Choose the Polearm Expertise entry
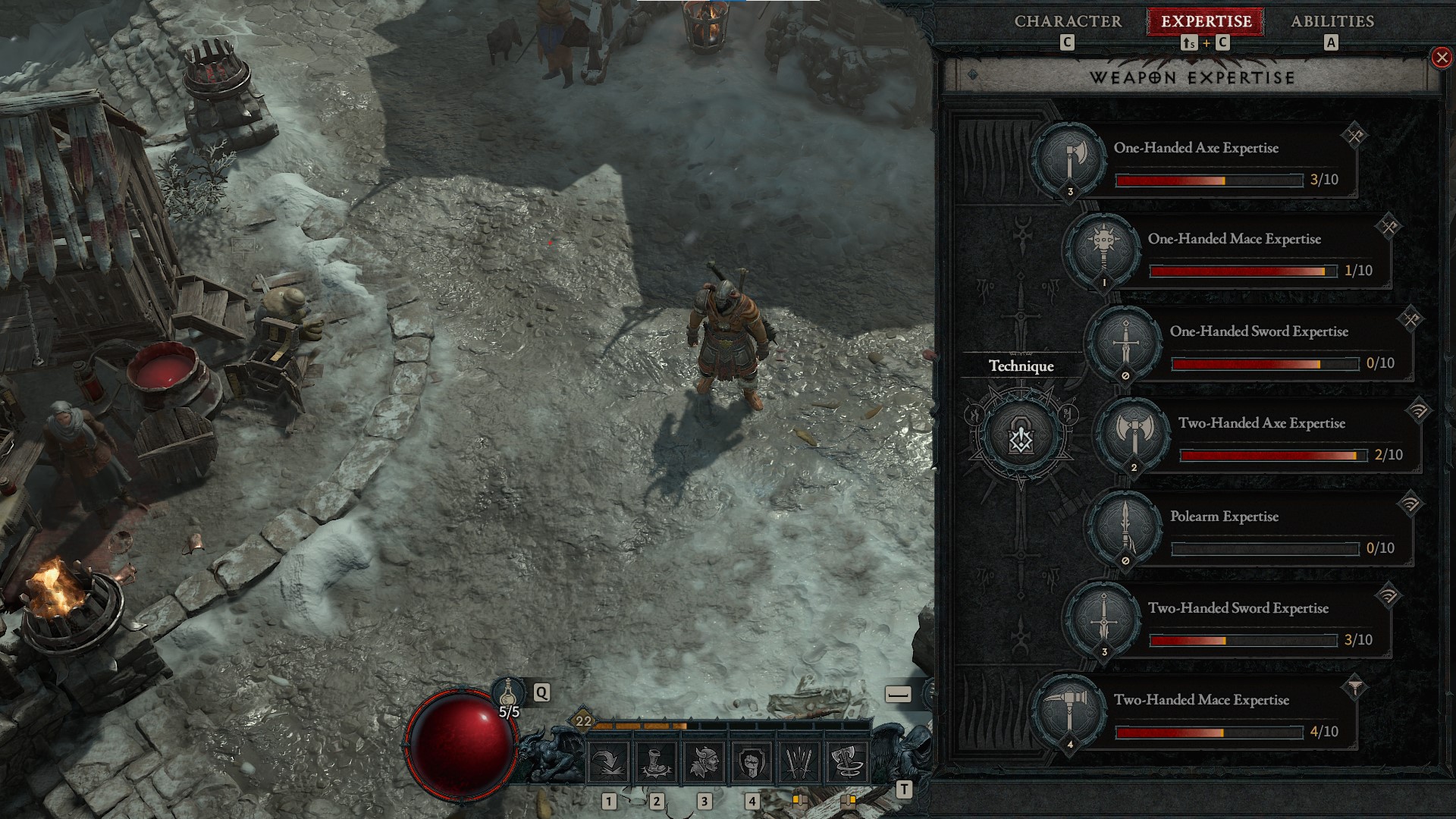The image size is (1456, 819). point(1125,529)
